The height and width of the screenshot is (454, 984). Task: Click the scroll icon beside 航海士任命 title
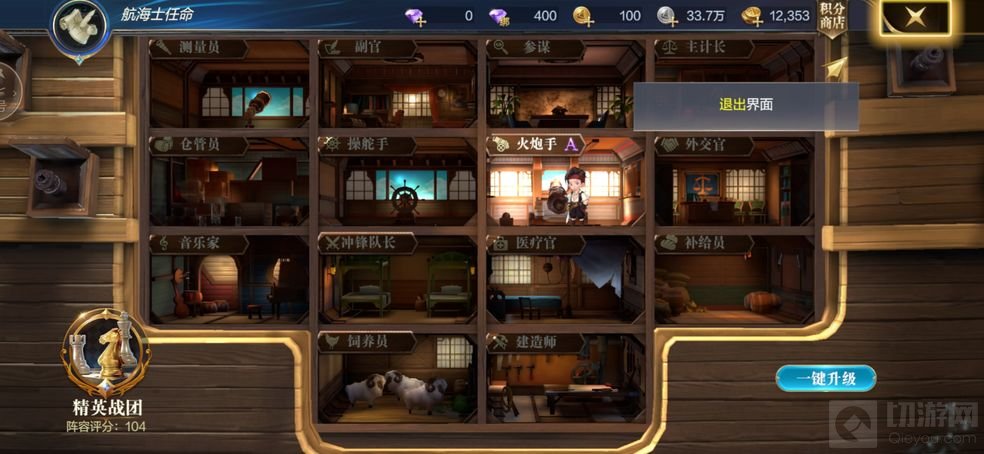[x=79, y=20]
